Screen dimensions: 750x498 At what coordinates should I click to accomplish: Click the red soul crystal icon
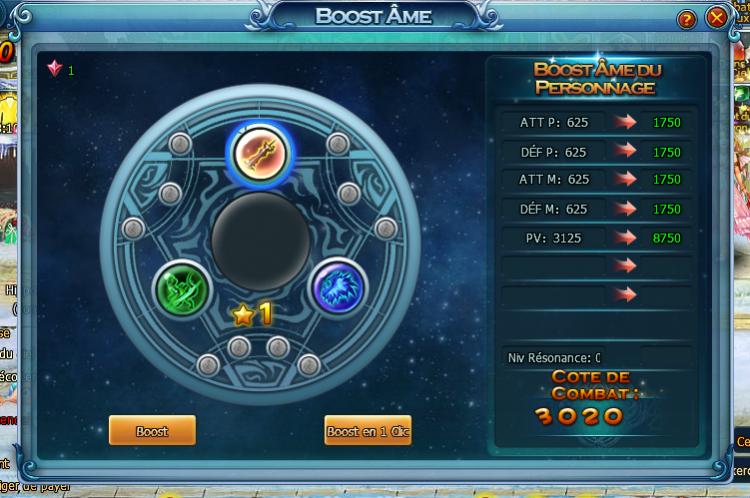pos(54,69)
